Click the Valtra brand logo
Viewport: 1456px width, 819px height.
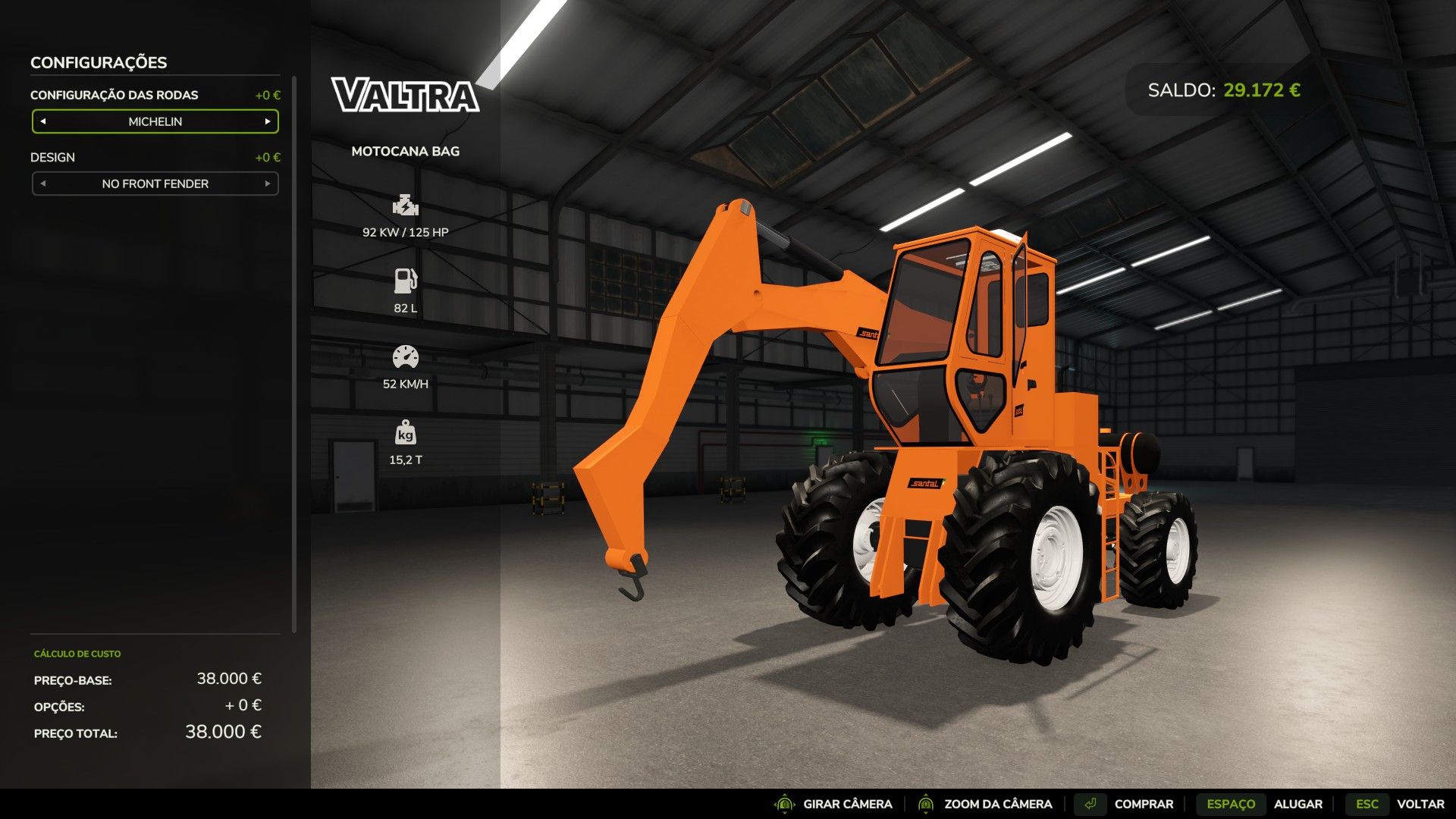click(x=407, y=95)
